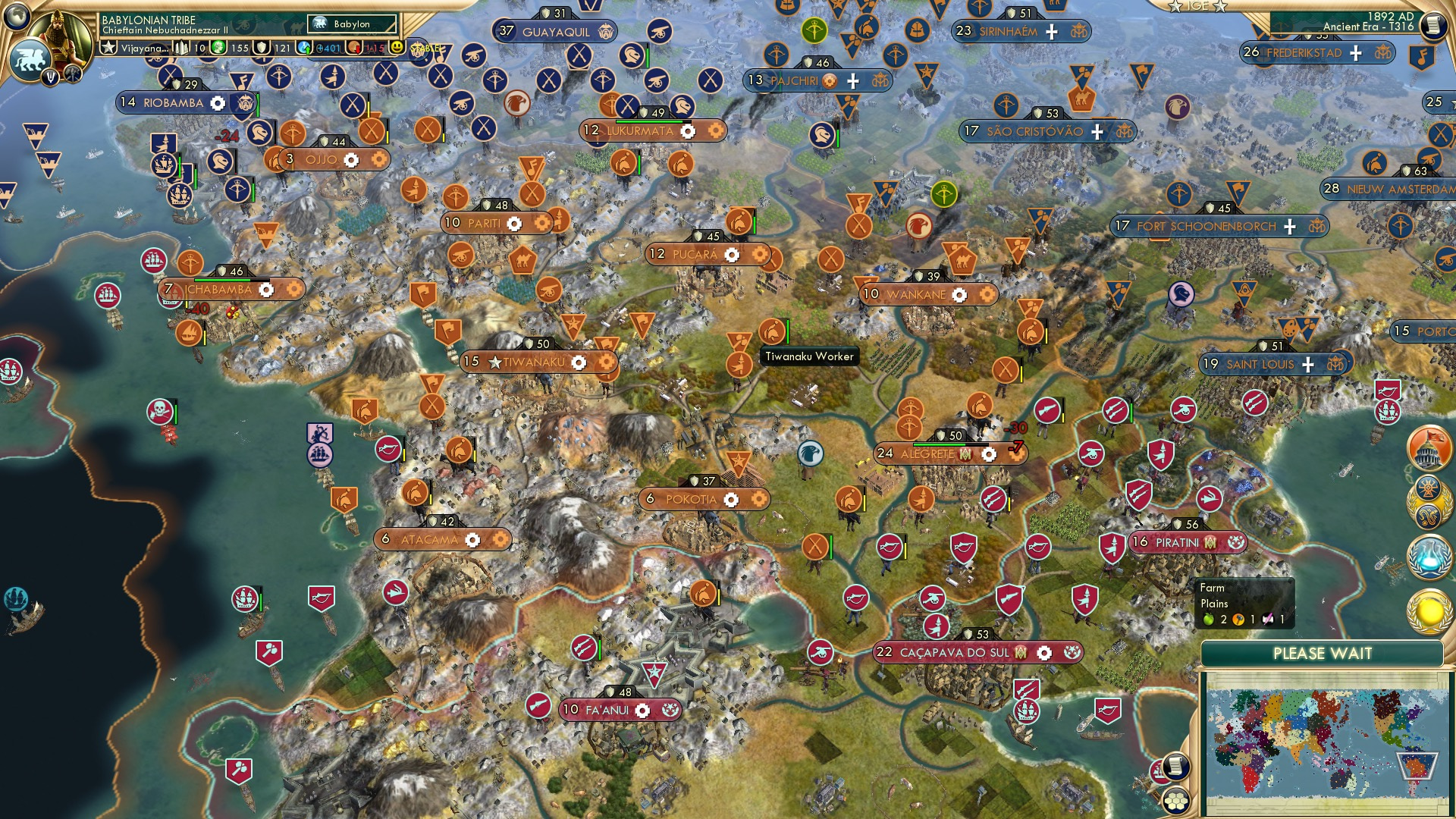Image resolution: width=1456 pixels, height=819 pixels.
Task: Select the Caçapava do Sul city banner
Action: point(955,653)
